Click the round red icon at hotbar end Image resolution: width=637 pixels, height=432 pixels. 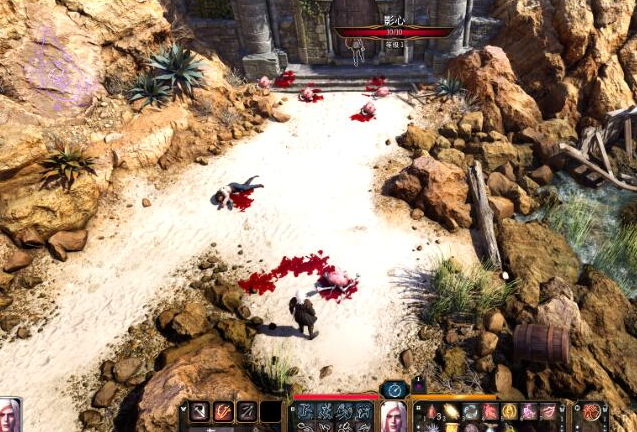coord(592,411)
